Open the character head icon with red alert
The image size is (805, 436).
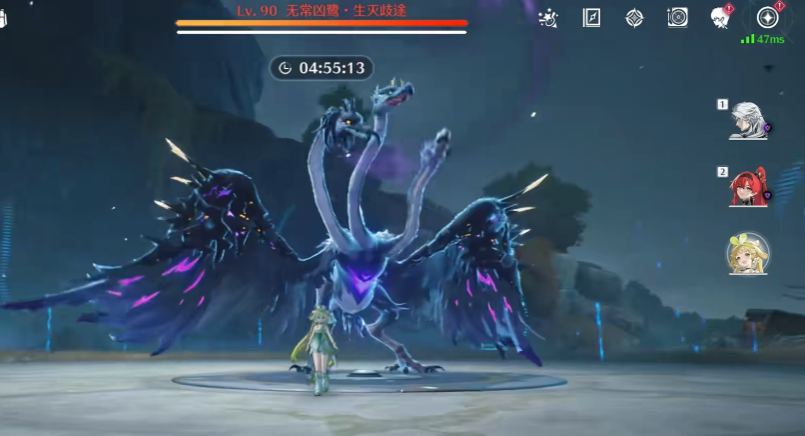pyautogui.click(x=721, y=18)
